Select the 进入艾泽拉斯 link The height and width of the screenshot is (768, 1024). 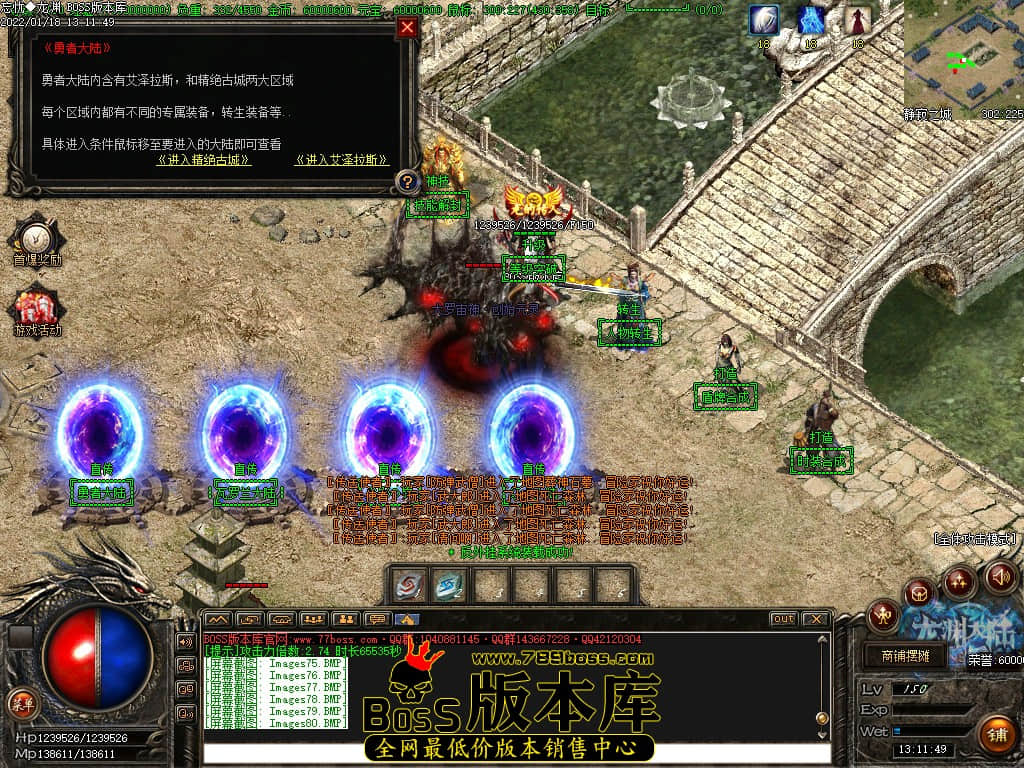point(341,160)
